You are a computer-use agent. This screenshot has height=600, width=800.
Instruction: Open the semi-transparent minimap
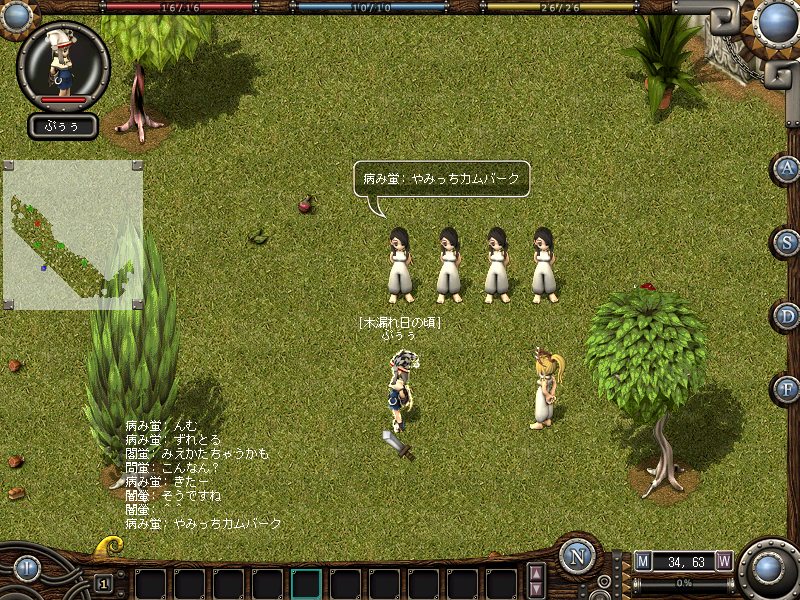[72, 234]
